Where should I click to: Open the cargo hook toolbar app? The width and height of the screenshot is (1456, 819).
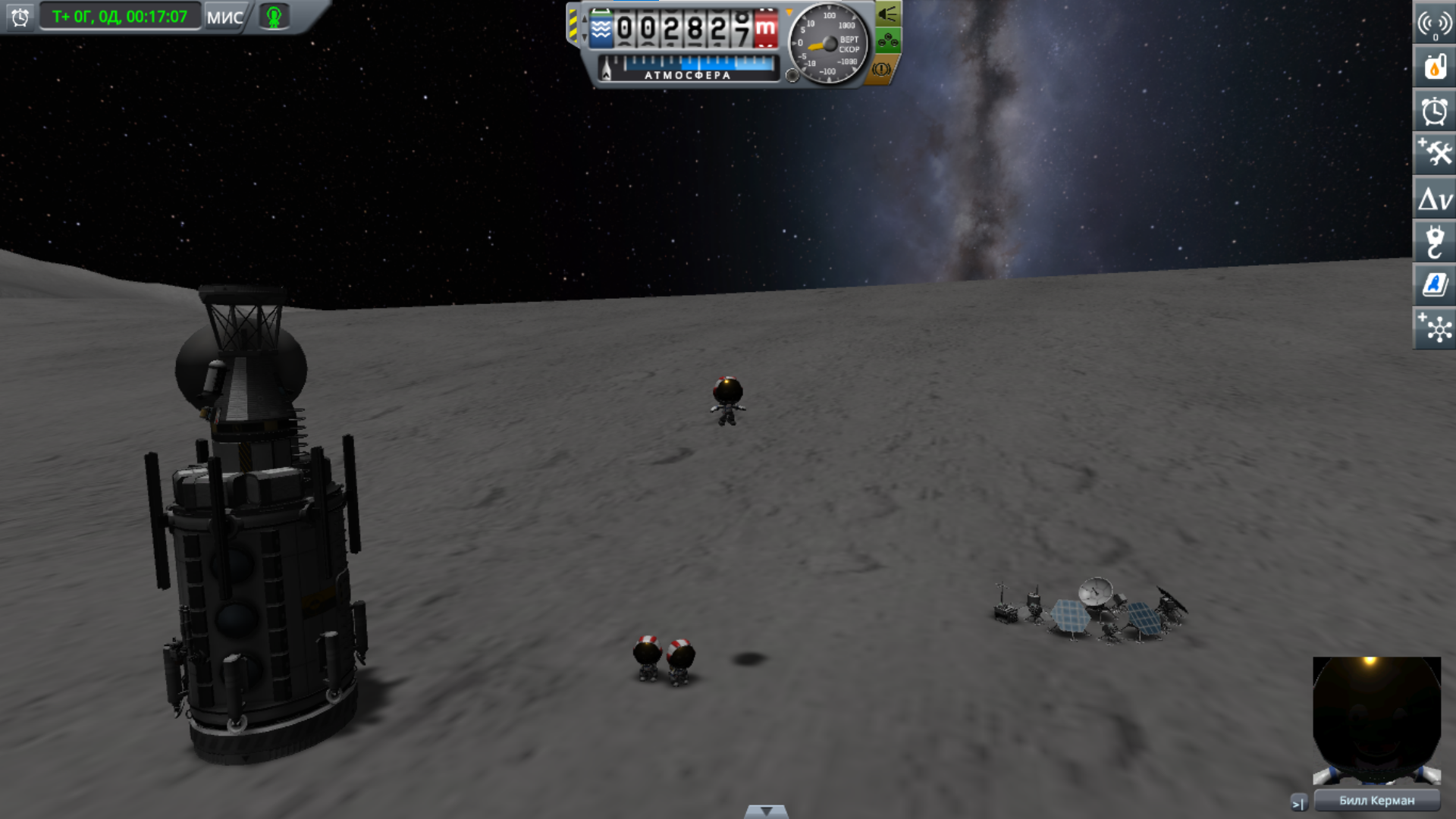[1434, 242]
